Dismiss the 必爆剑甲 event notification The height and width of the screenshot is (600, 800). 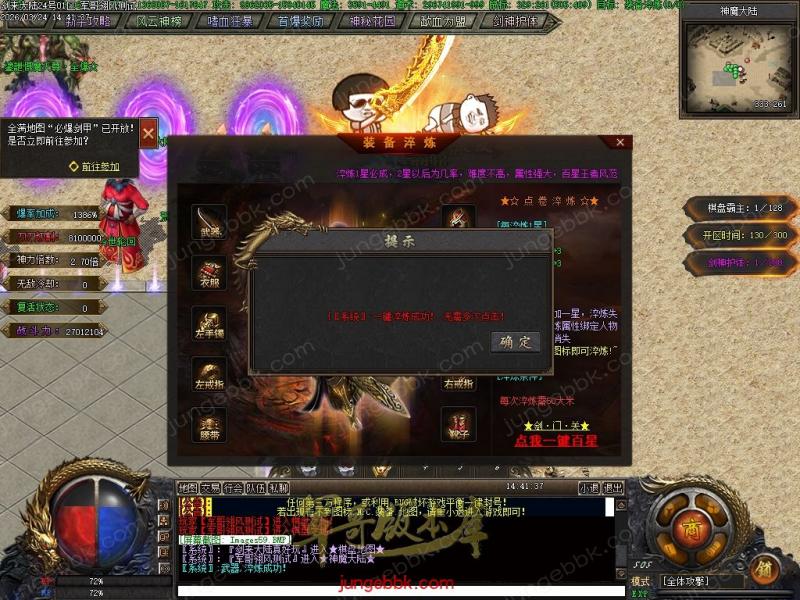click(148, 133)
